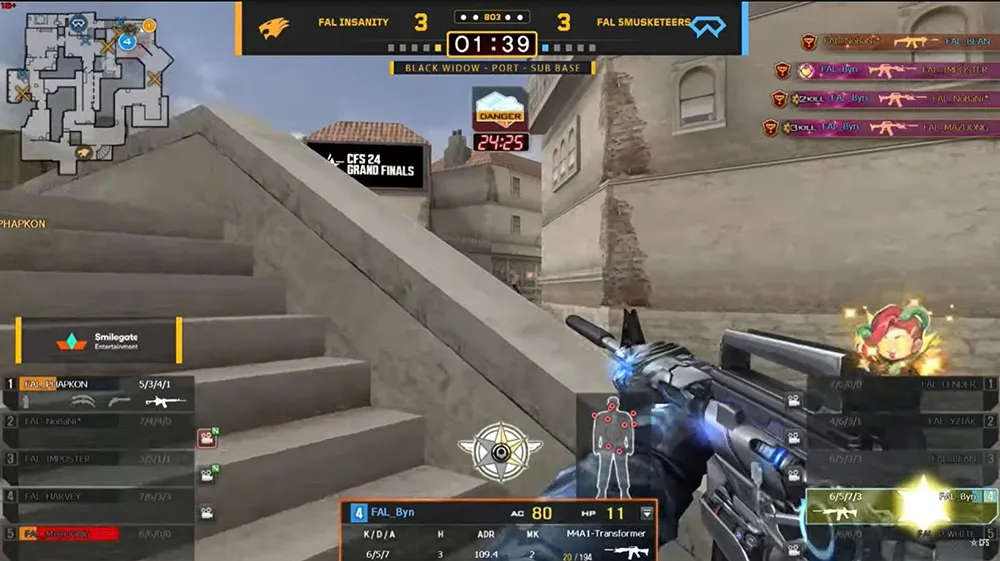This screenshot has width=1000, height=561.
Task: Click the Smilegate Entertainment banner
Action: [x=98, y=340]
